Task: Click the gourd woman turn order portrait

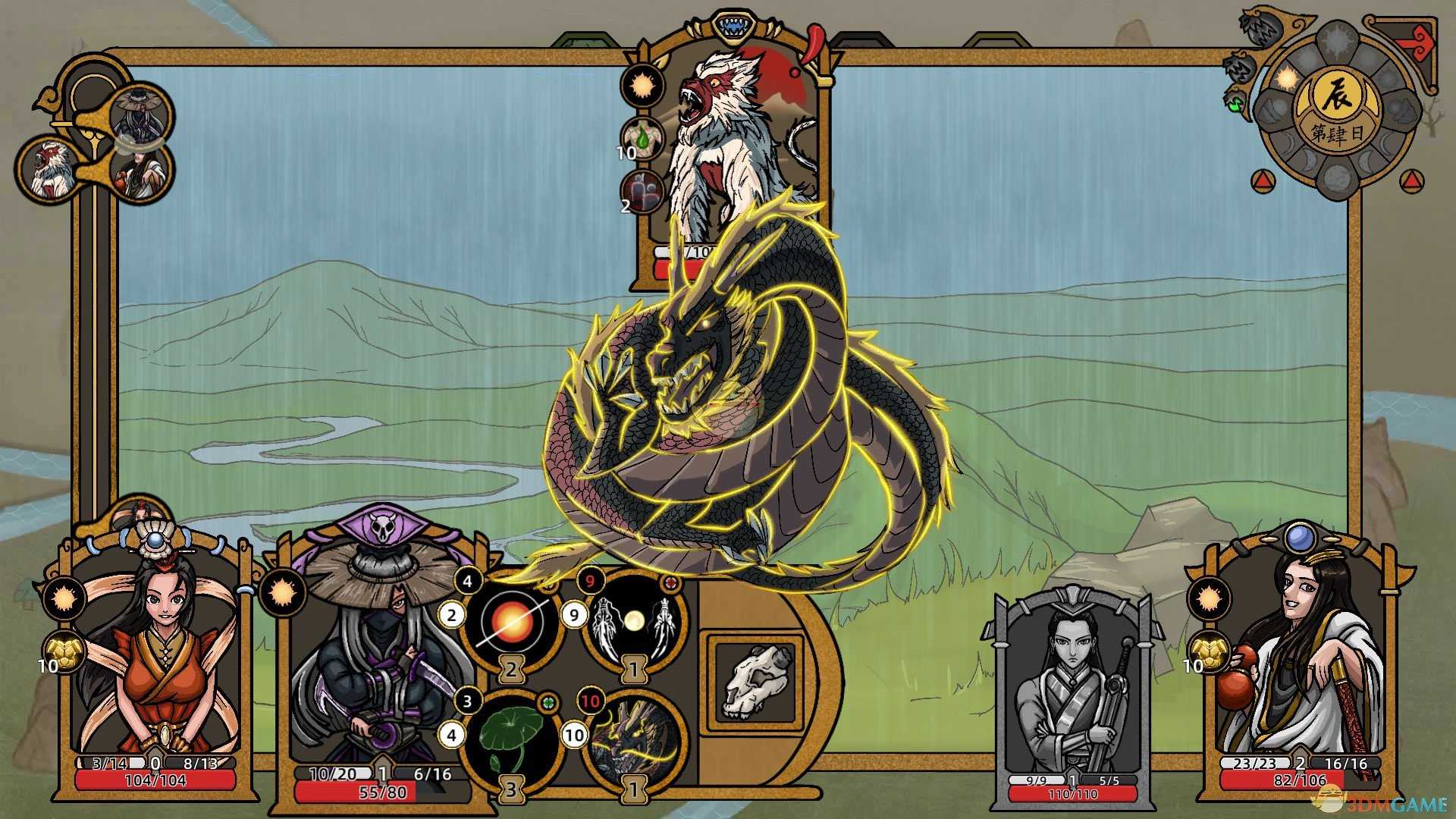Action: pyautogui.click(x=144, y=173)
